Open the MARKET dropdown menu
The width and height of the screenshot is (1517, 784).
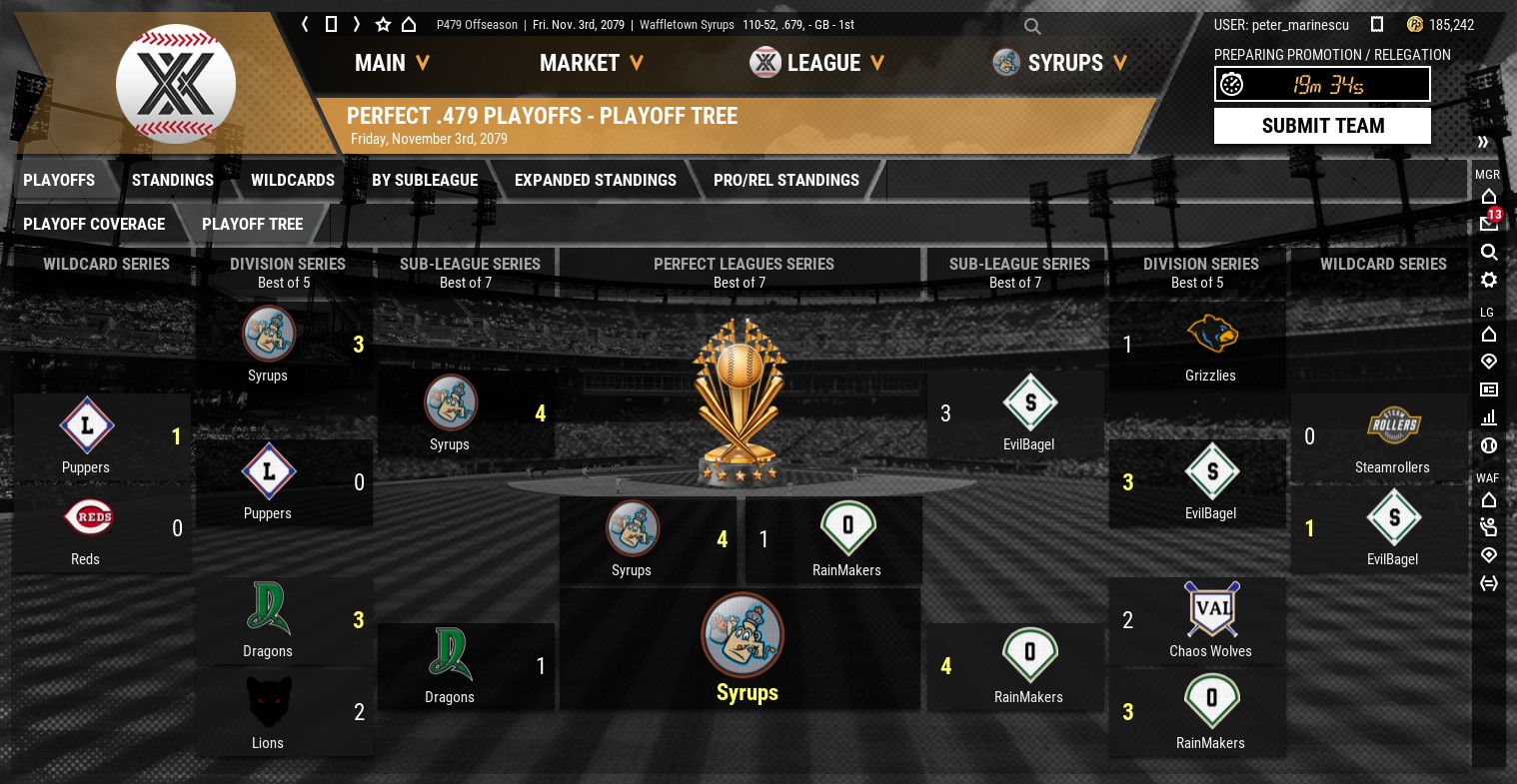(x=591, y=63)
